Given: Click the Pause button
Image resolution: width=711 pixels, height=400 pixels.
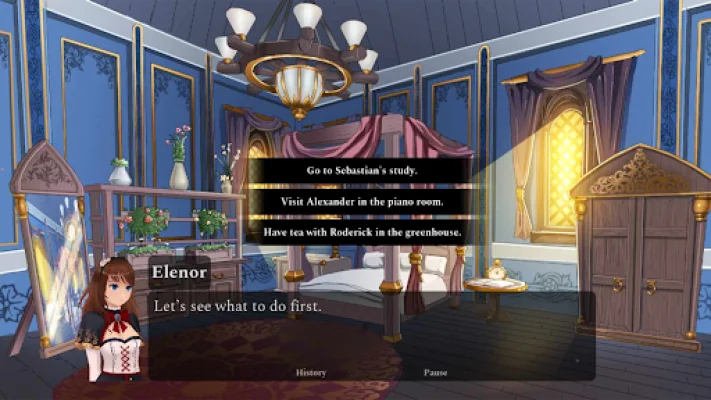Looking at the screenshot, I should (x=435, y=373).
